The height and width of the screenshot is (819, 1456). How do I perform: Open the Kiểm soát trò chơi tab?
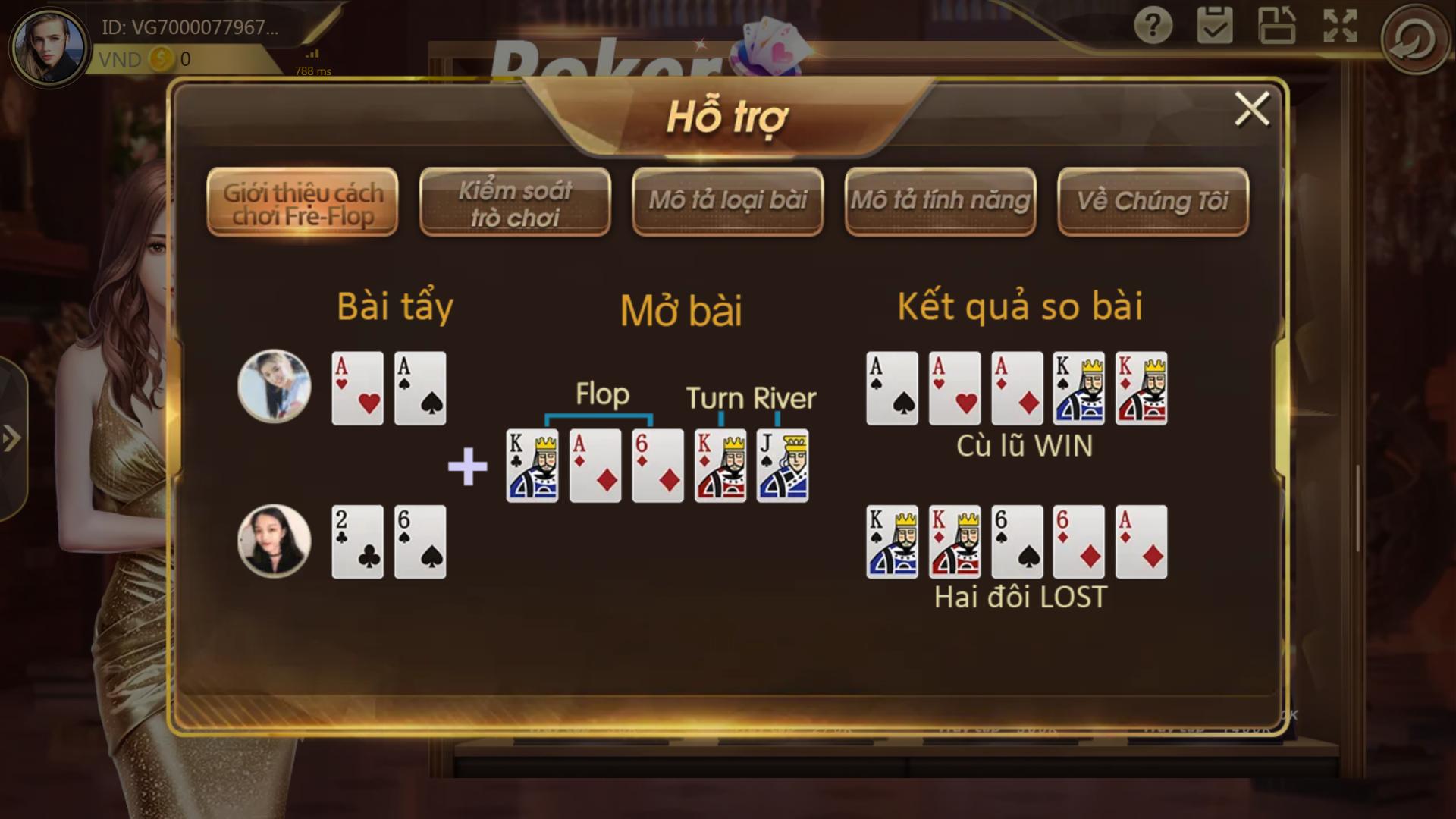514,201
